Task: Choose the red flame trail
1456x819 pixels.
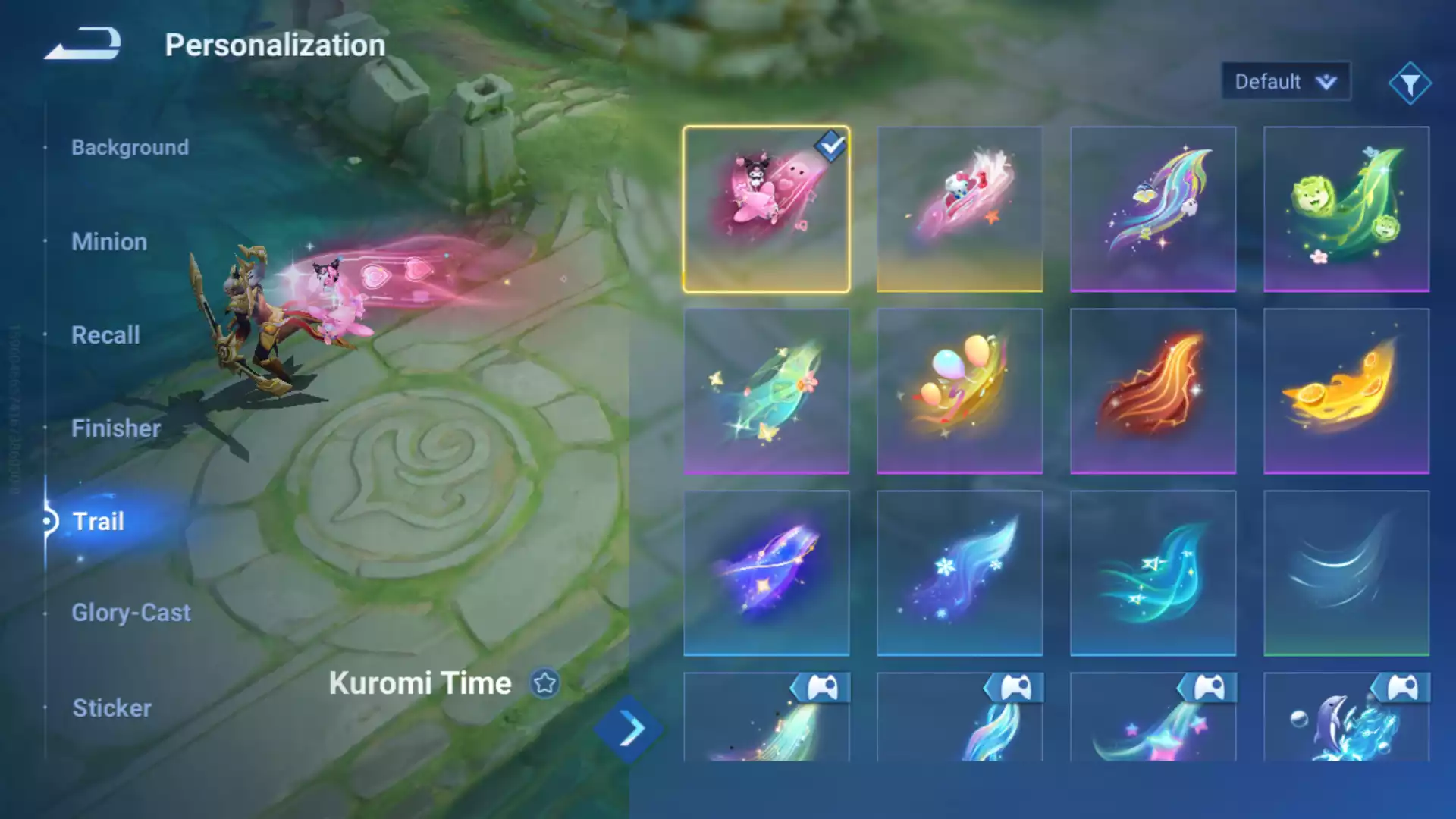Action: click(x=1153, y=391)
